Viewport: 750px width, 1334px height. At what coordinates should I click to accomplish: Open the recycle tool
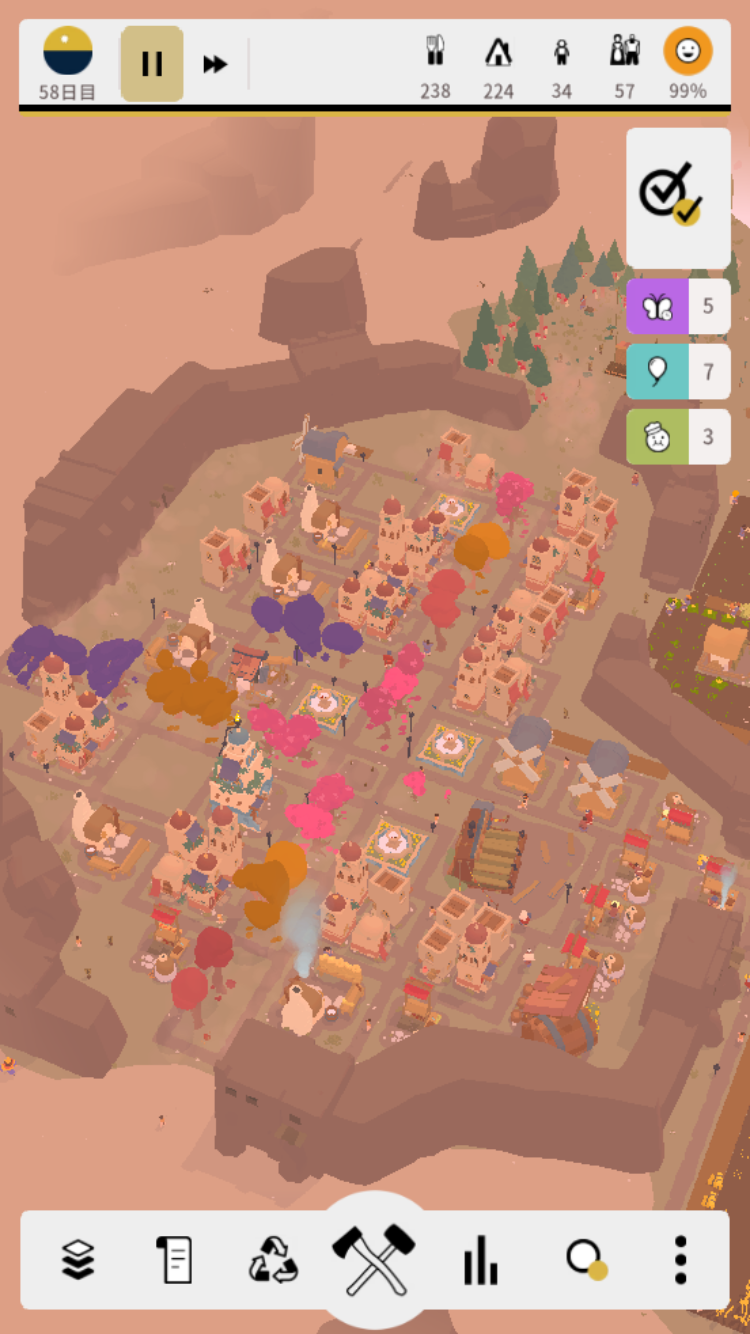[273, 1260]
